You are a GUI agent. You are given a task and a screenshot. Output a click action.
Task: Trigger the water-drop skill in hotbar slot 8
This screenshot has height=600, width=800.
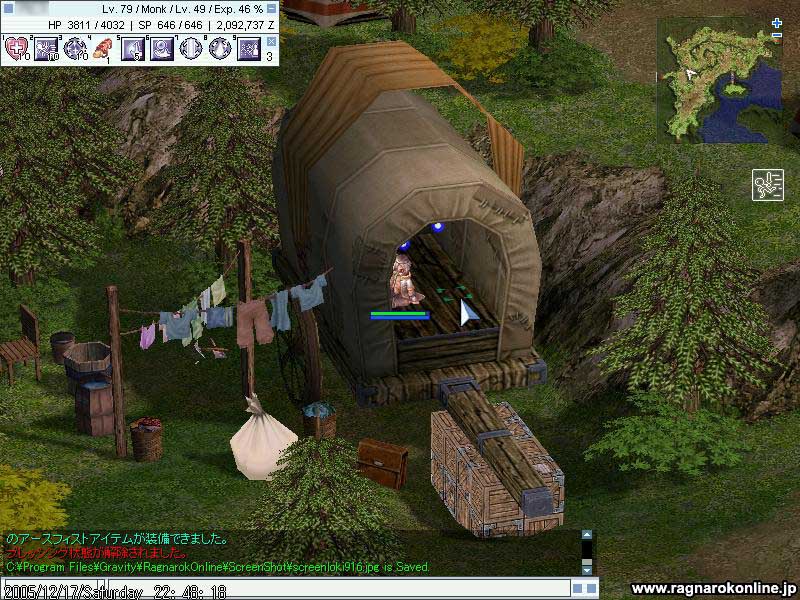click(219, 48)
